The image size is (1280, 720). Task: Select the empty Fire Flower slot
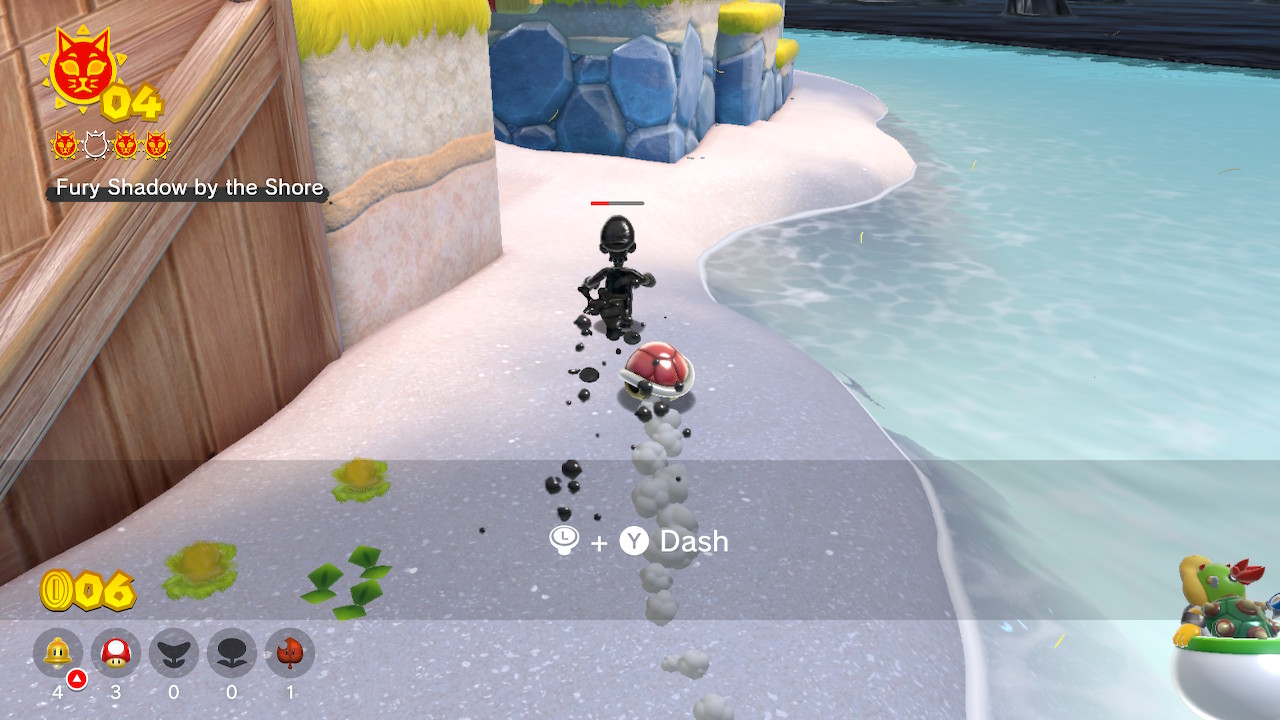(232, 653)
